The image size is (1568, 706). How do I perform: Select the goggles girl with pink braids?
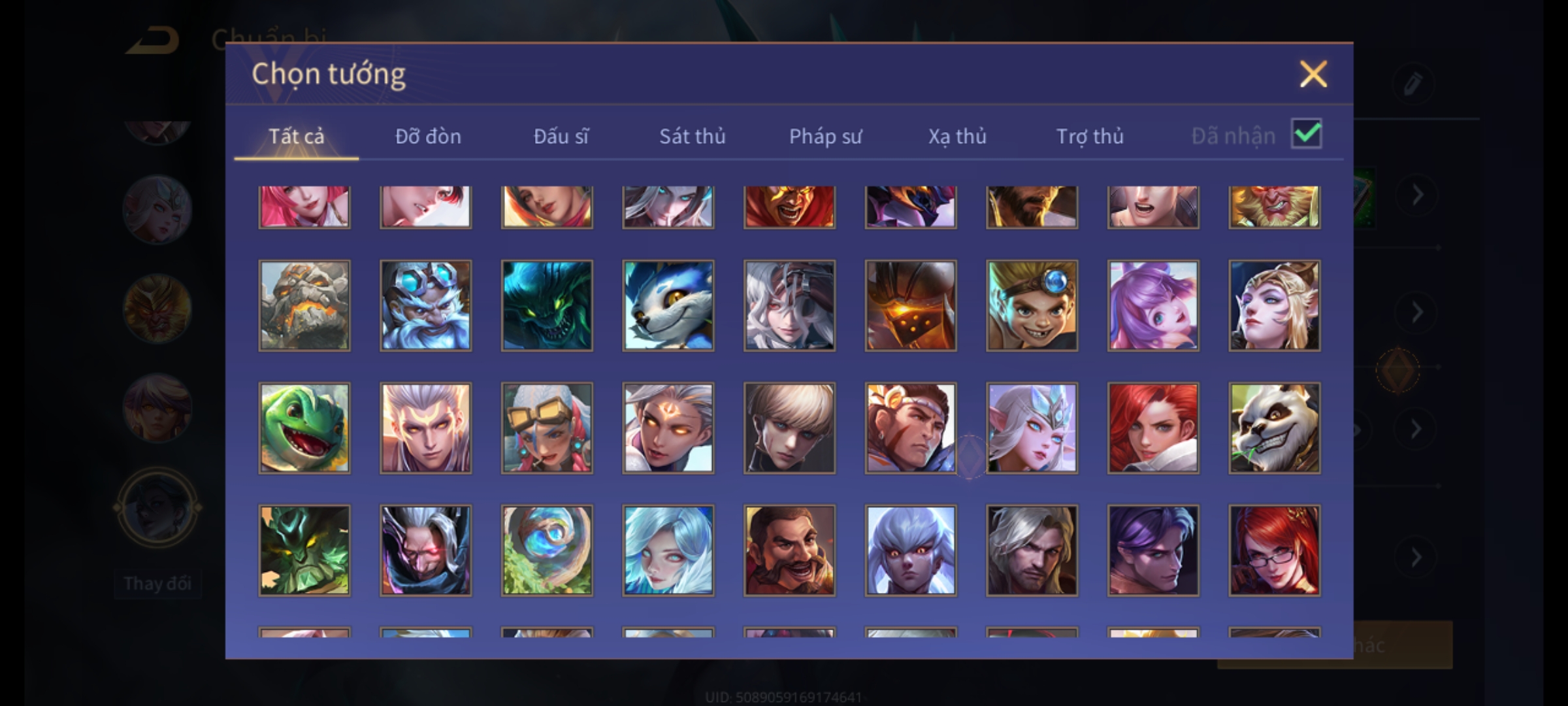coord(547,428)
